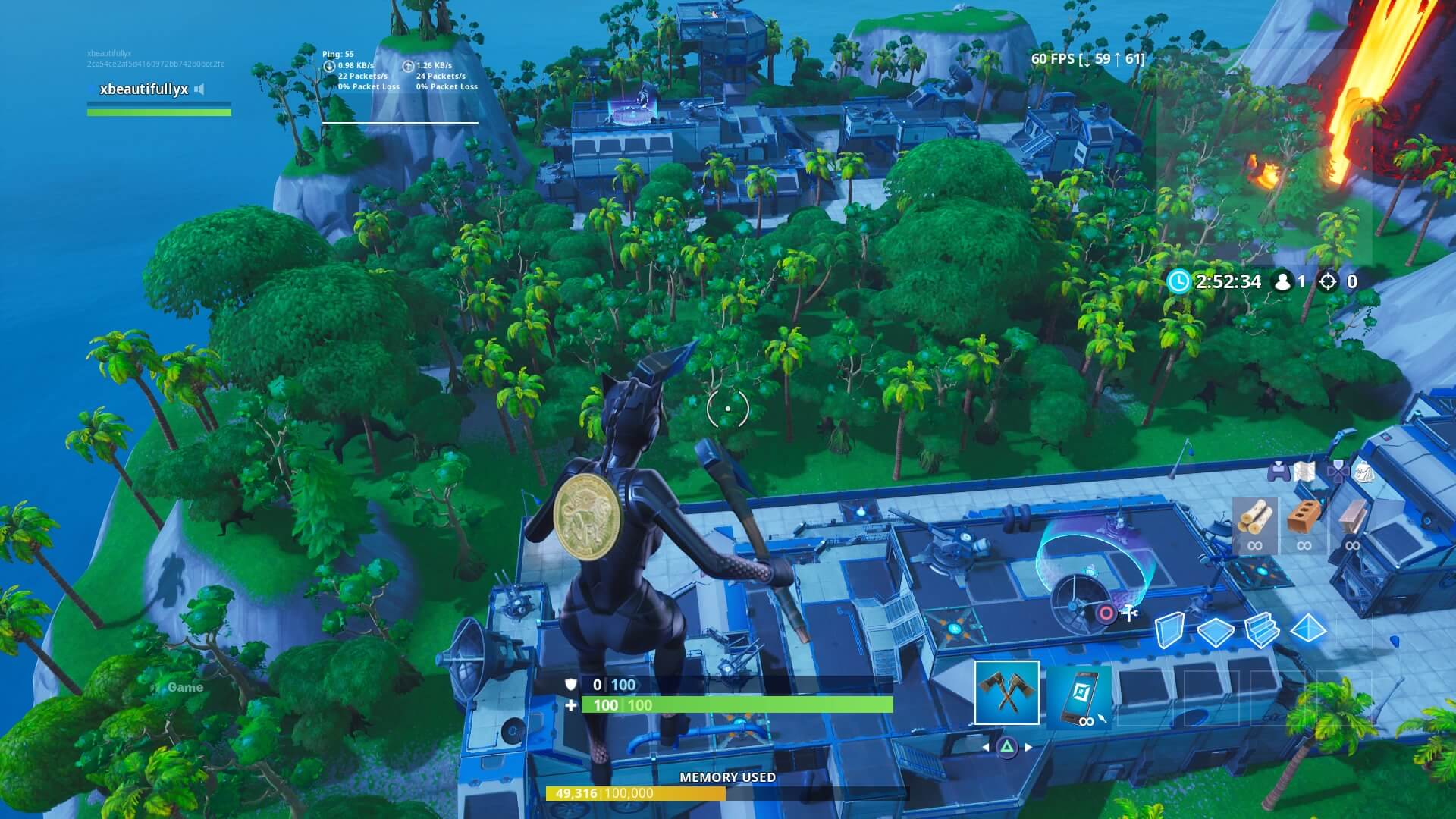Toggle the D-pad emote wheel indicator
This screenshot has width=1456, height=819.
pos(1339,472)
